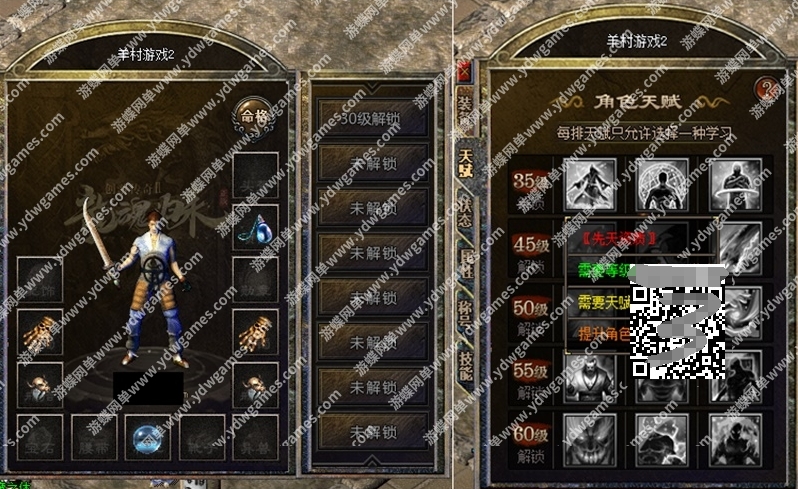Select the 天赋 talent tab
The image size is (798, 489).
click(x=465, y=159)
